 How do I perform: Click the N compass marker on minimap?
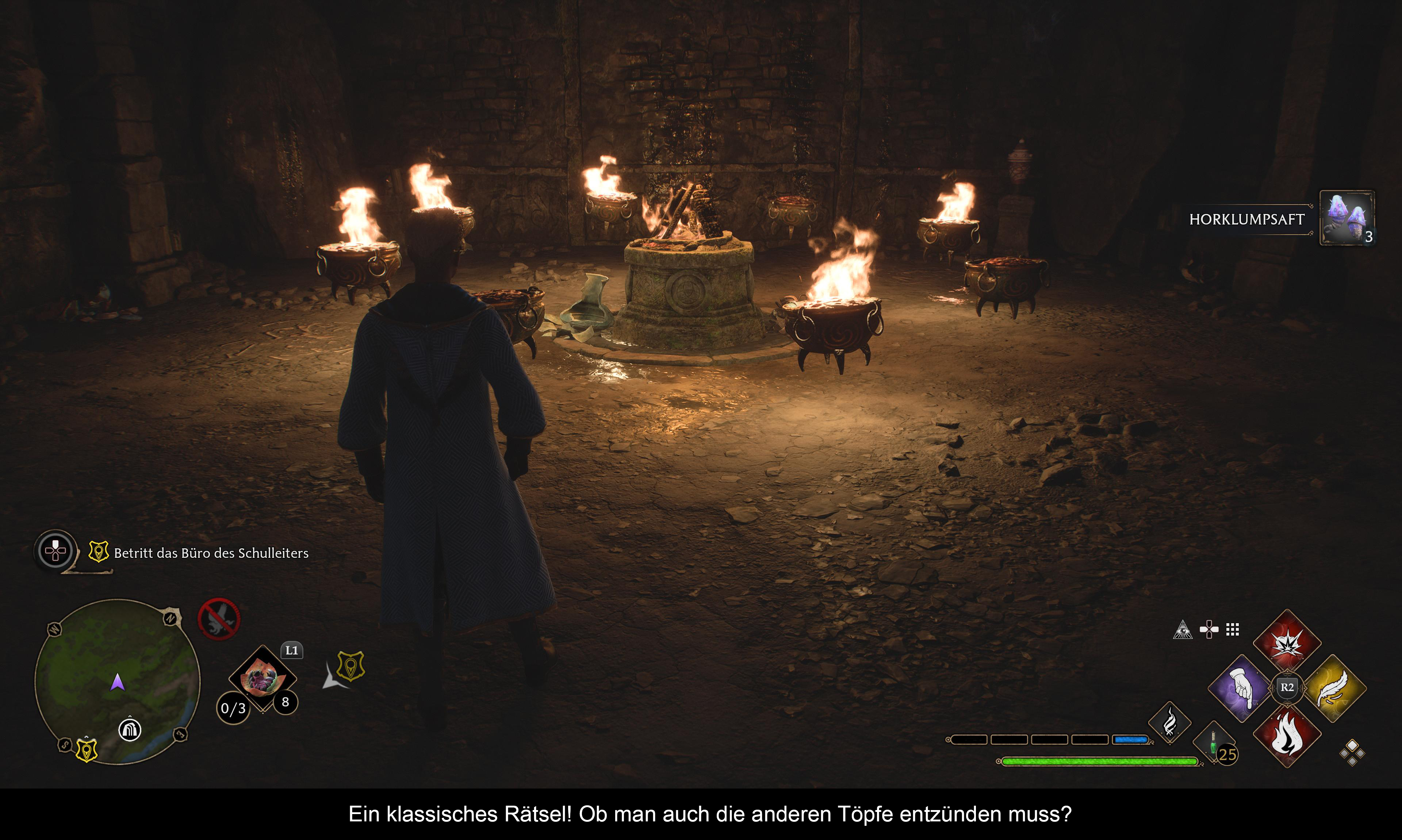pos(171,618)
